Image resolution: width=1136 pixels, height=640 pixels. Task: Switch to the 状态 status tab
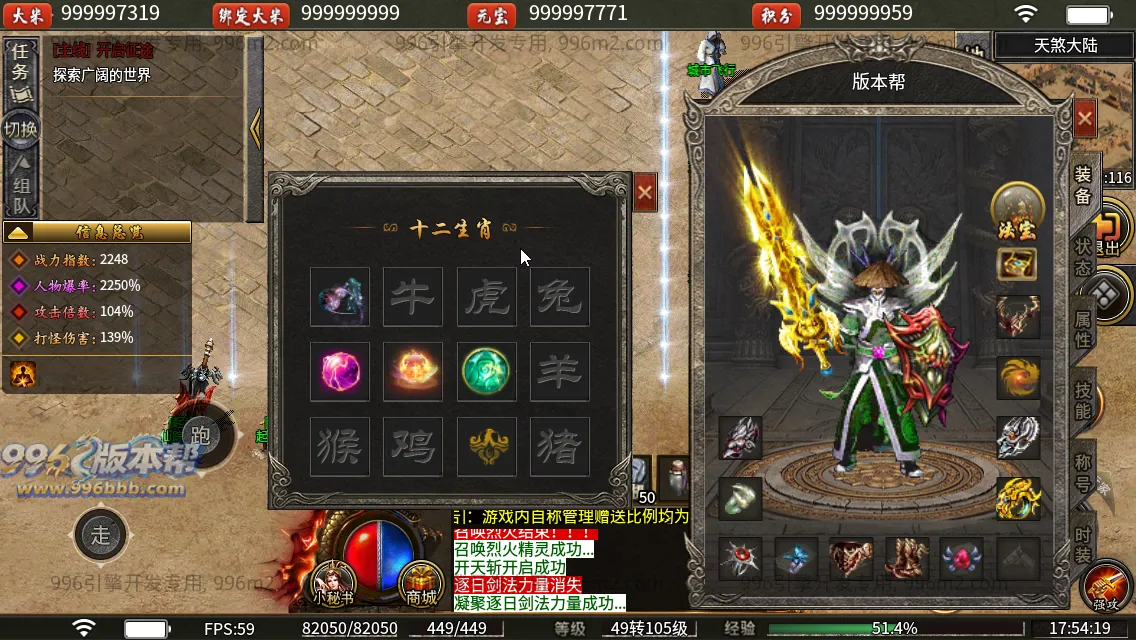[1084, 259]
